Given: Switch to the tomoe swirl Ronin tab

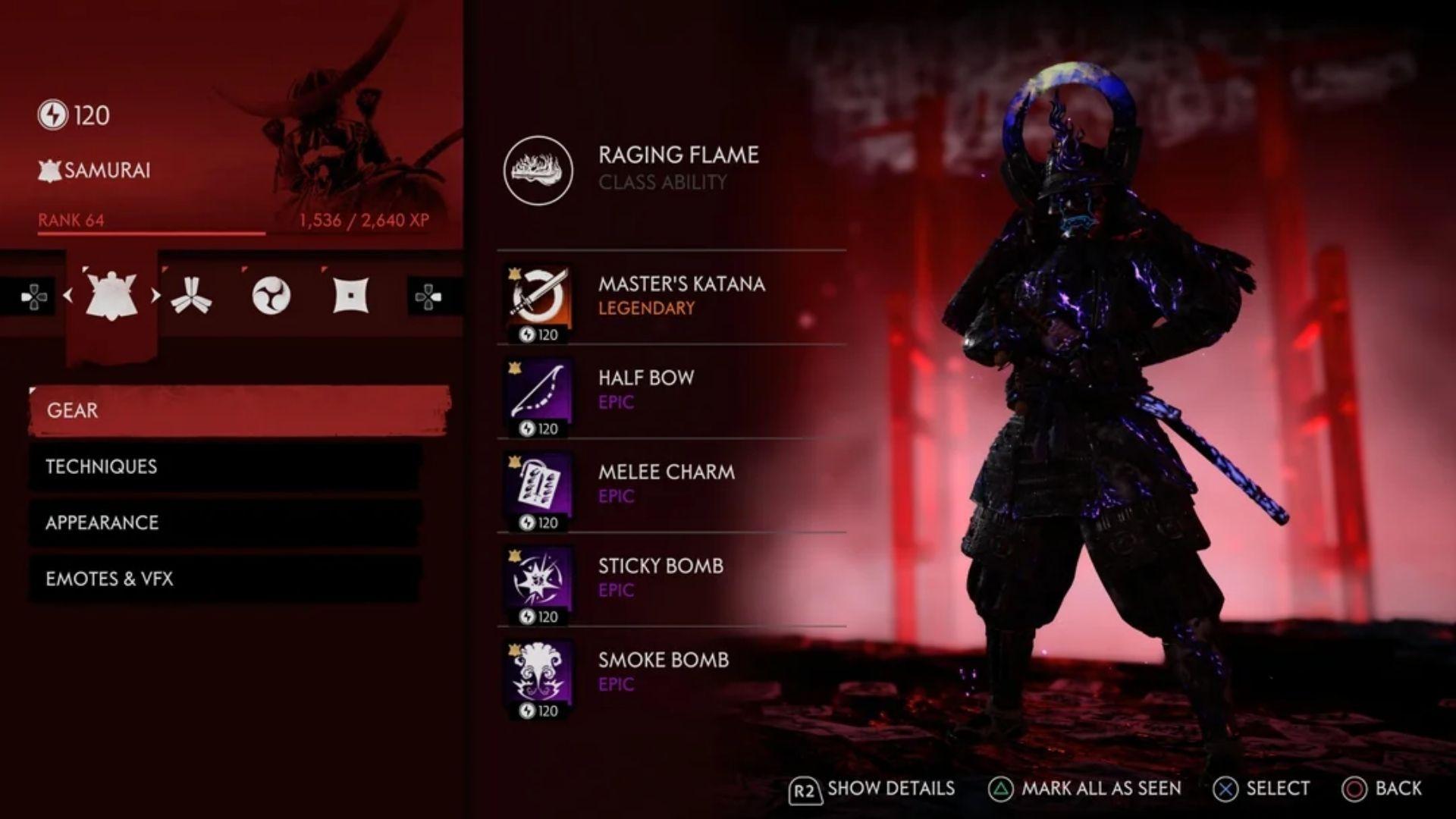Looking at the screenshot, I should [271, 296].
